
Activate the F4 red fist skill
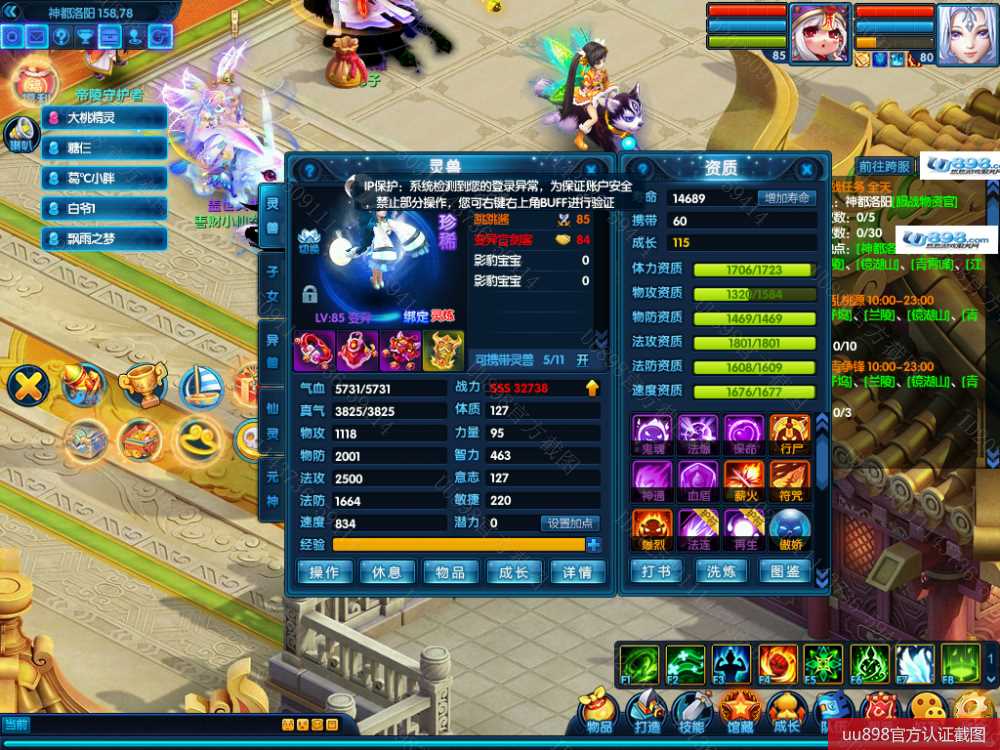[777, 663]
